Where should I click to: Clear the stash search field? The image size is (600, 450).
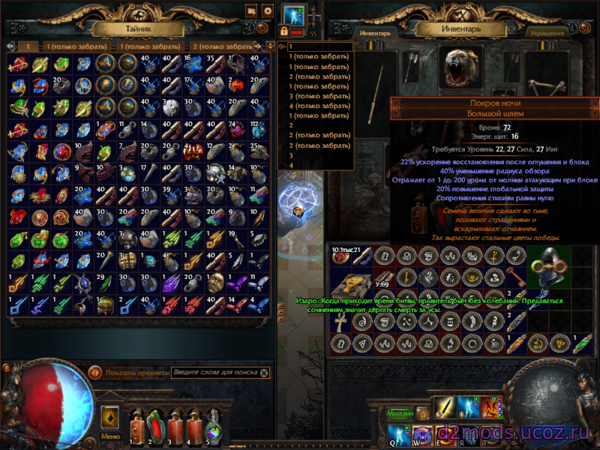pos(264,372)
